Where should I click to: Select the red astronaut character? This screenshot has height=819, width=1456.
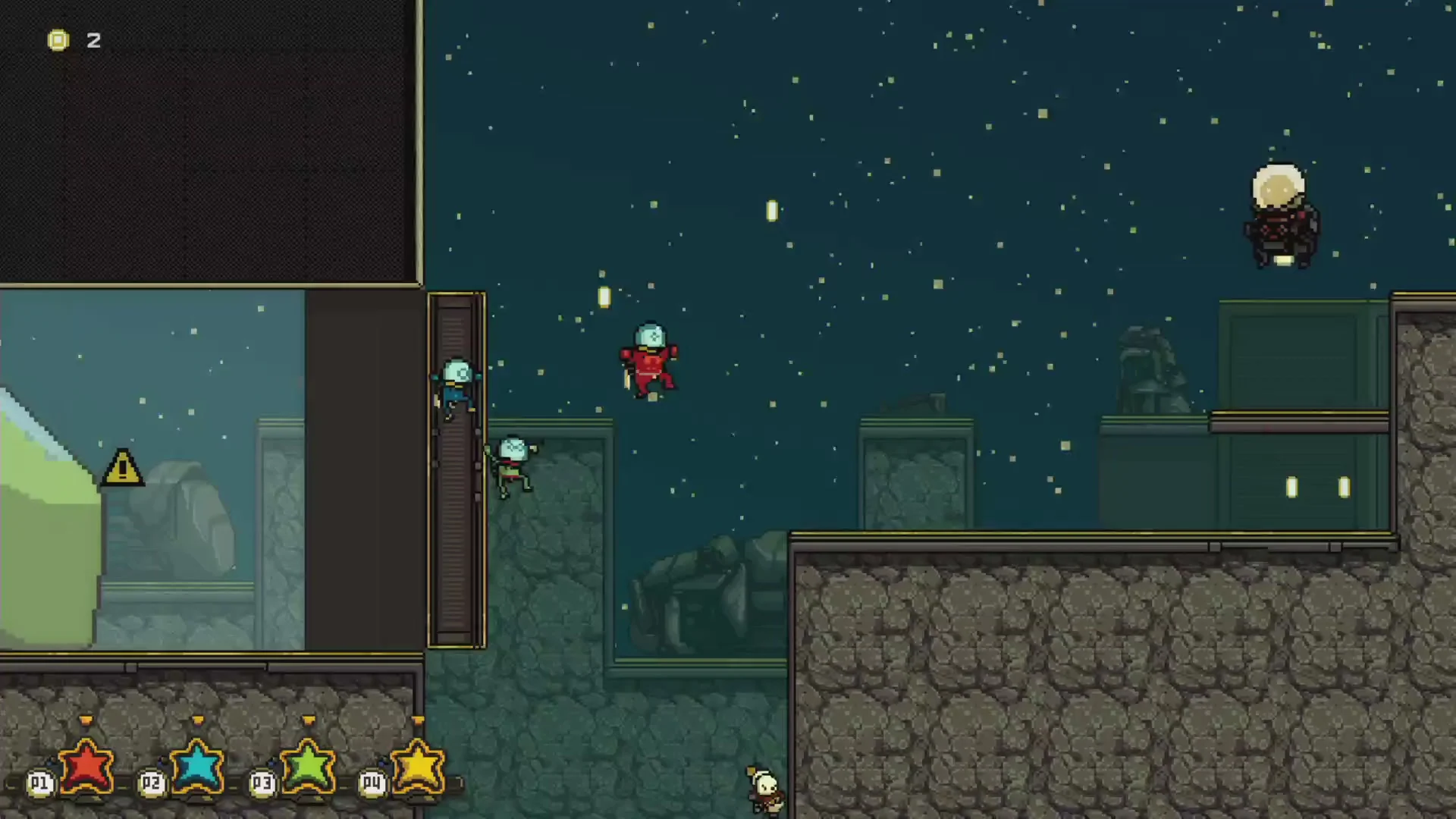click(649, 356)
